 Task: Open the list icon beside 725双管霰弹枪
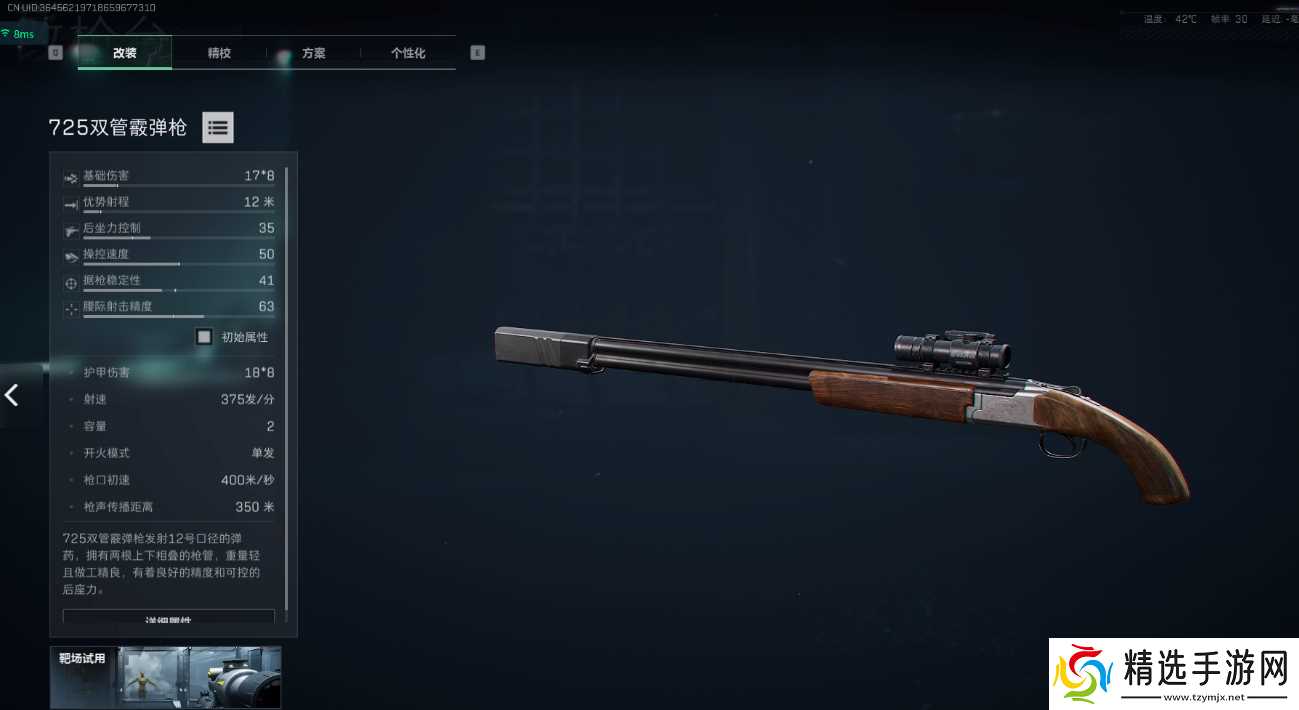click(x=218, y=127)
